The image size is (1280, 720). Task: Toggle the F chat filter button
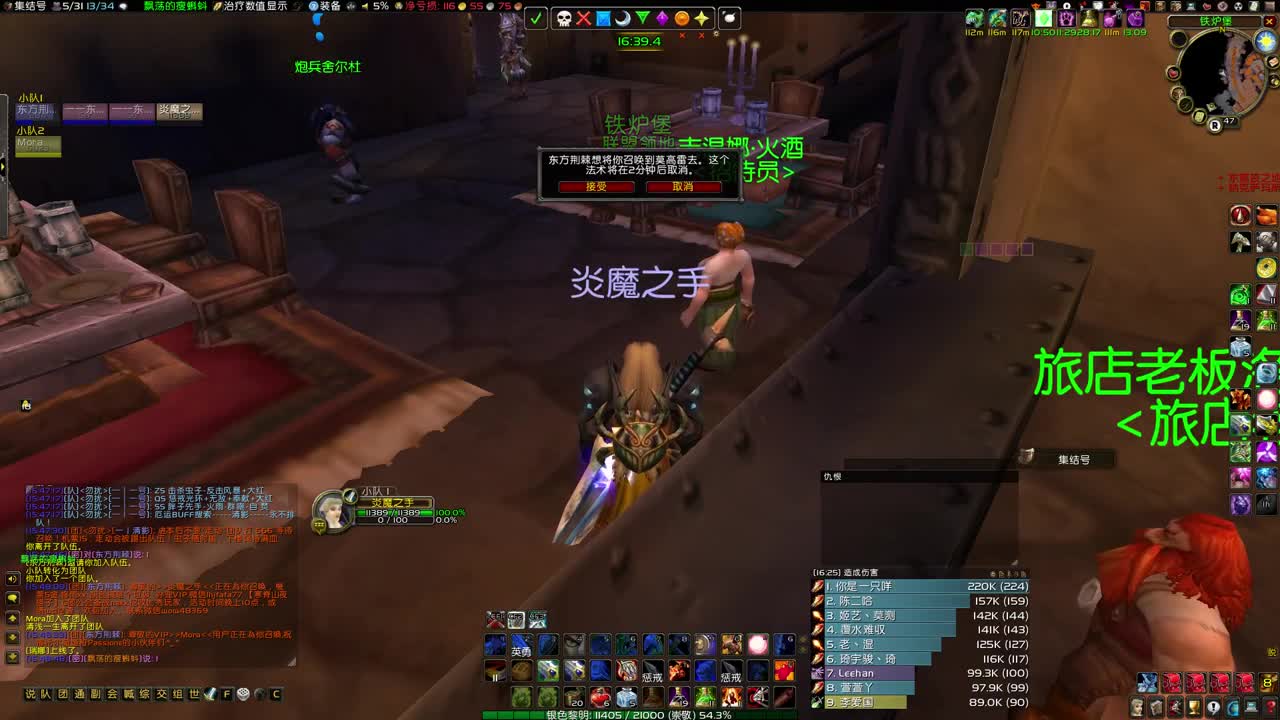click(x=227, y=692)
